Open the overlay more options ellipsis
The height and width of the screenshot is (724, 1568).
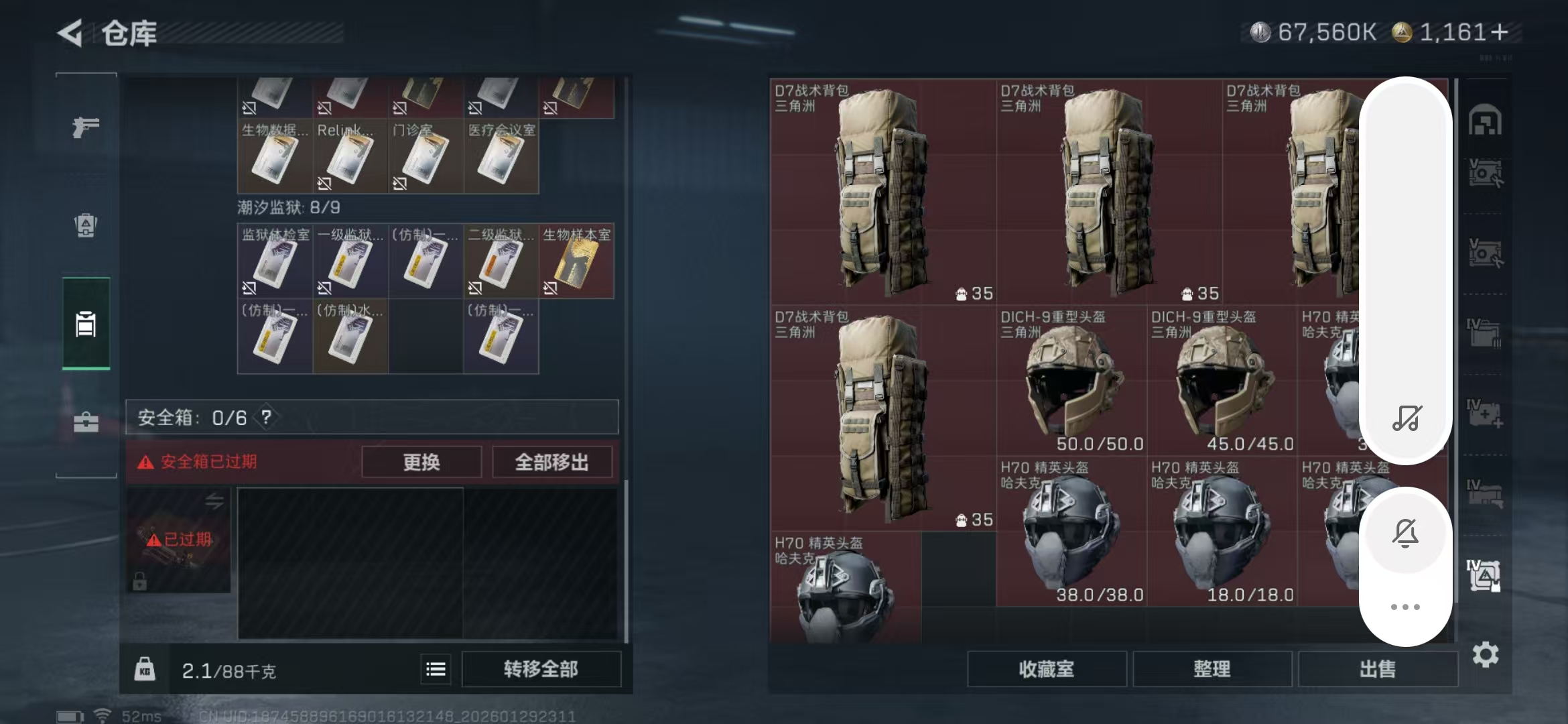1406,607
